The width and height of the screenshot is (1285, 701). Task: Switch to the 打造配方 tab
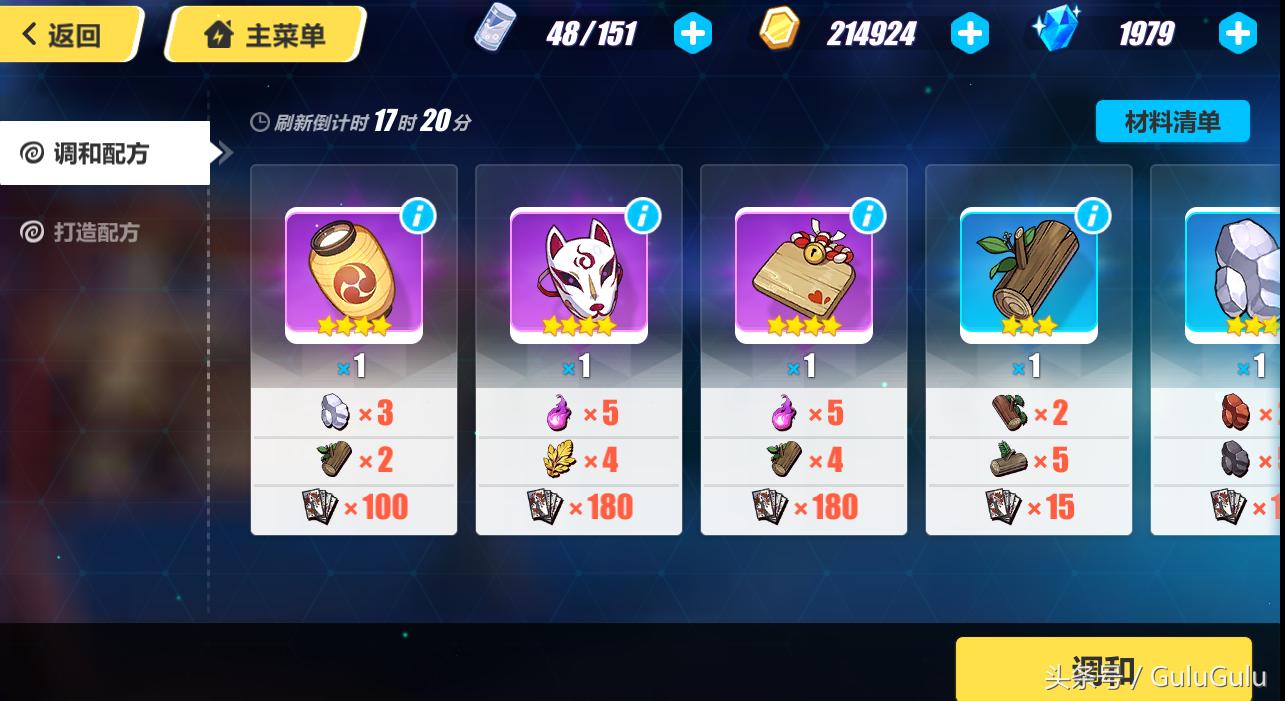96,232
